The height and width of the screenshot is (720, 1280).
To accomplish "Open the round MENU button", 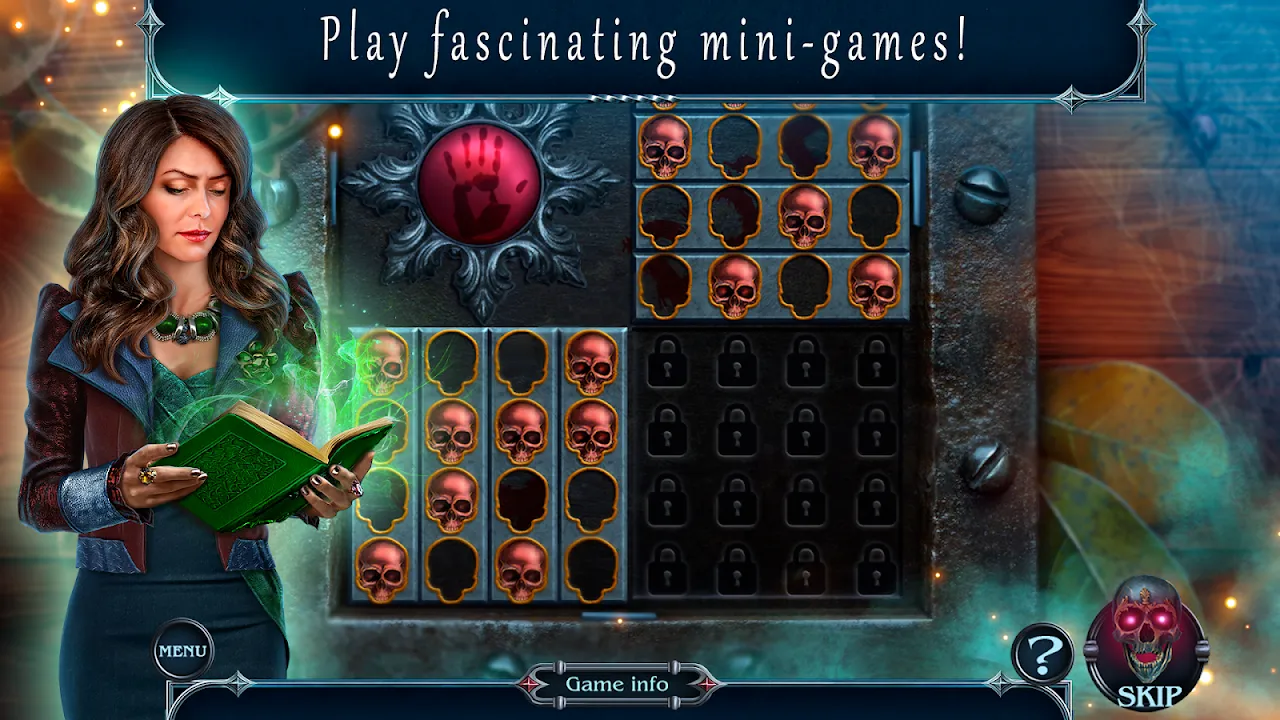I will pos(183,650).
